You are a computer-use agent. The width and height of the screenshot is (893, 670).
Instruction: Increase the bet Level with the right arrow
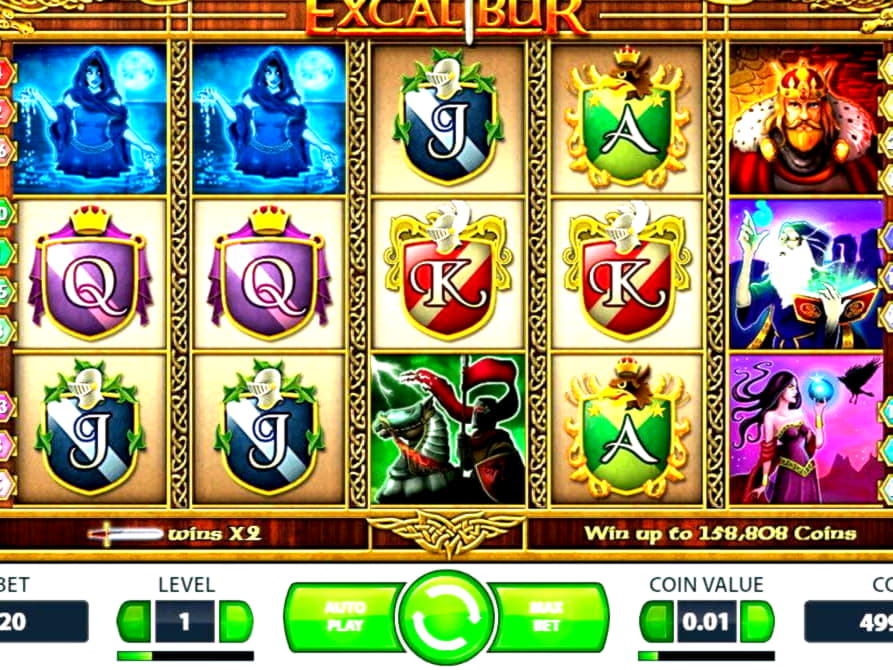click(236, 621)
